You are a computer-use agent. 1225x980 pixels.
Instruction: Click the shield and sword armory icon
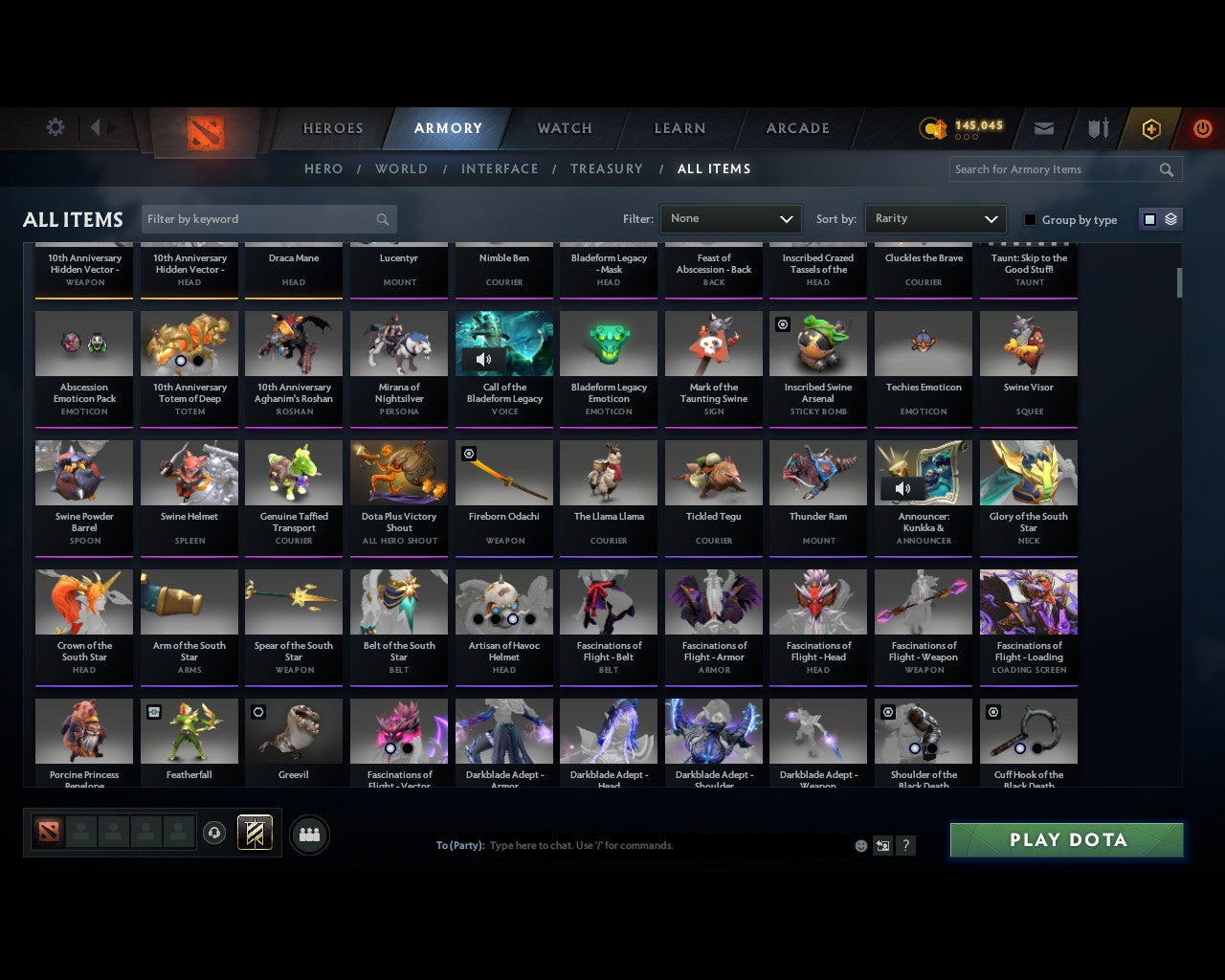click(x=1097, y=128)
